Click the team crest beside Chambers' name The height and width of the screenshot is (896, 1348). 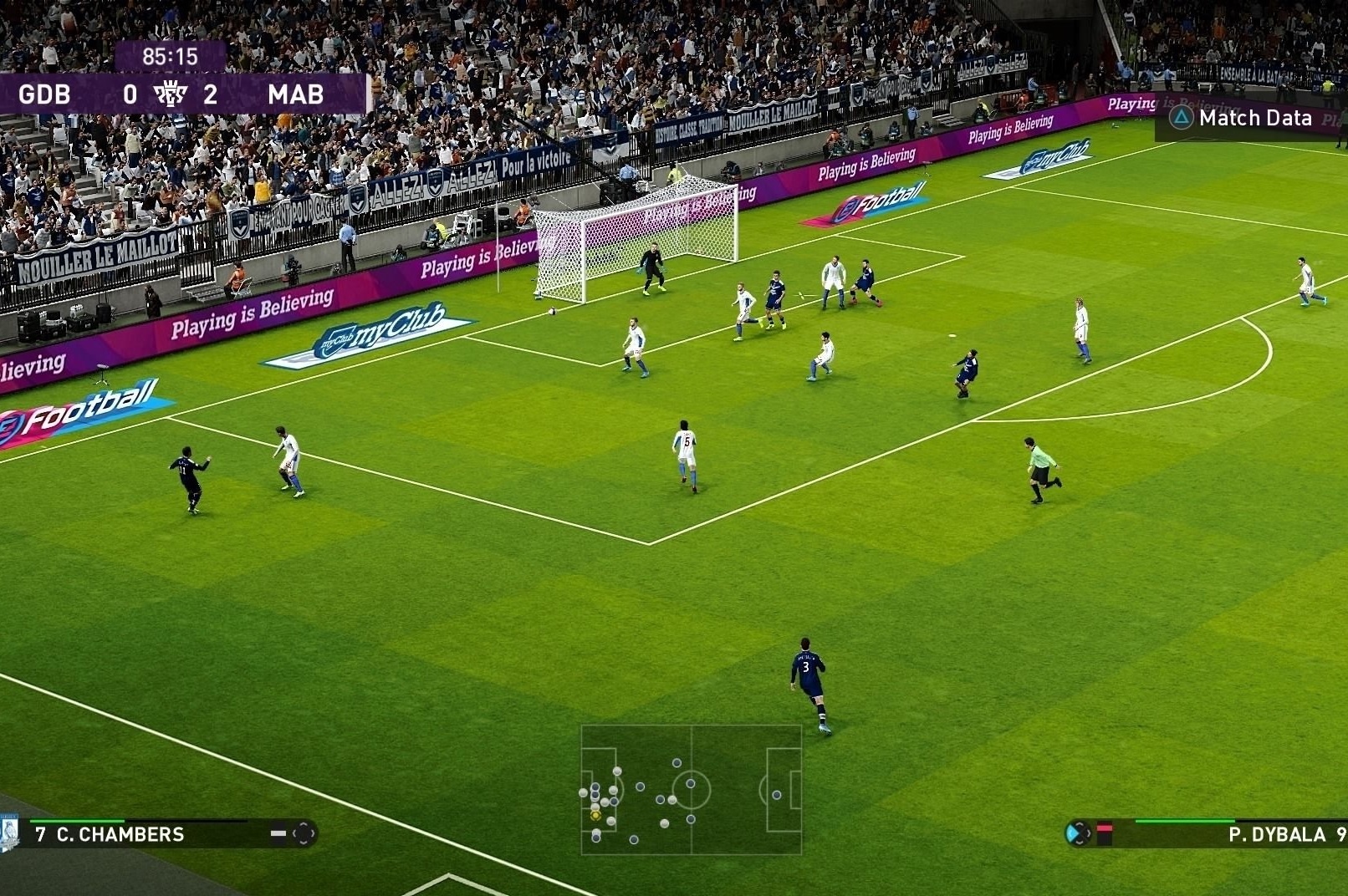tap(9, 833)
